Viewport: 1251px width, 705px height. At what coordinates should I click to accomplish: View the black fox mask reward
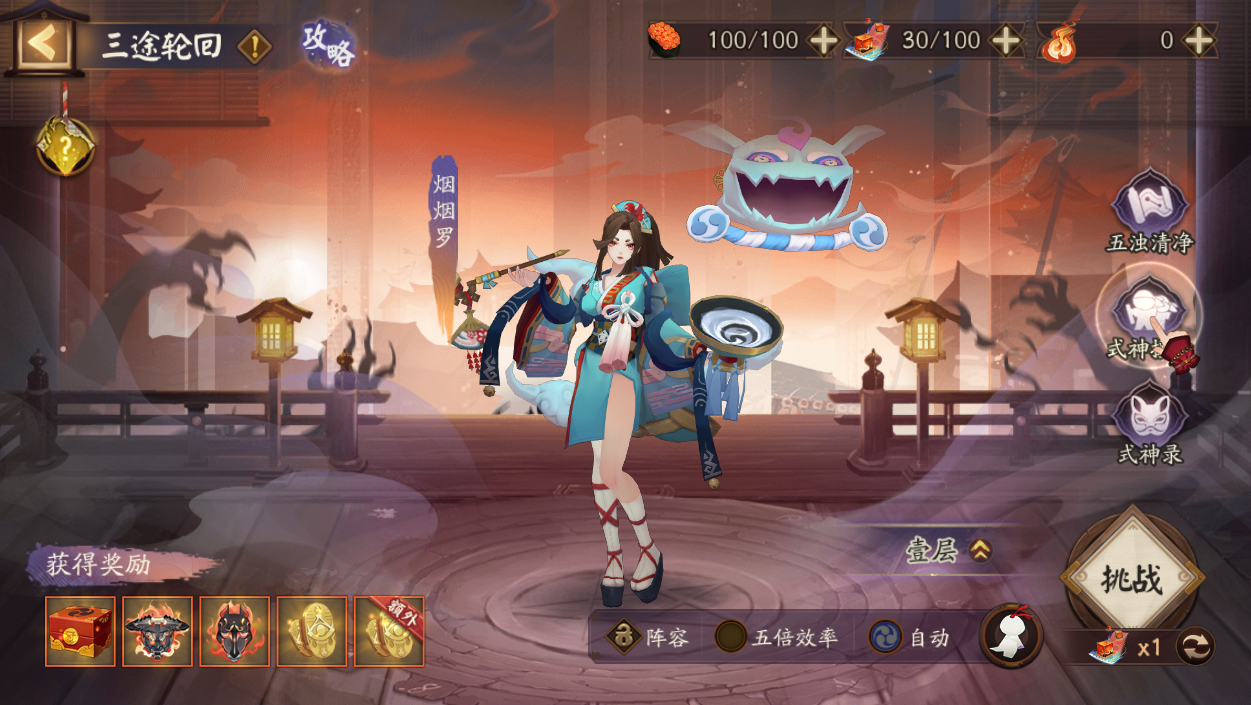[x=234, y=631]
